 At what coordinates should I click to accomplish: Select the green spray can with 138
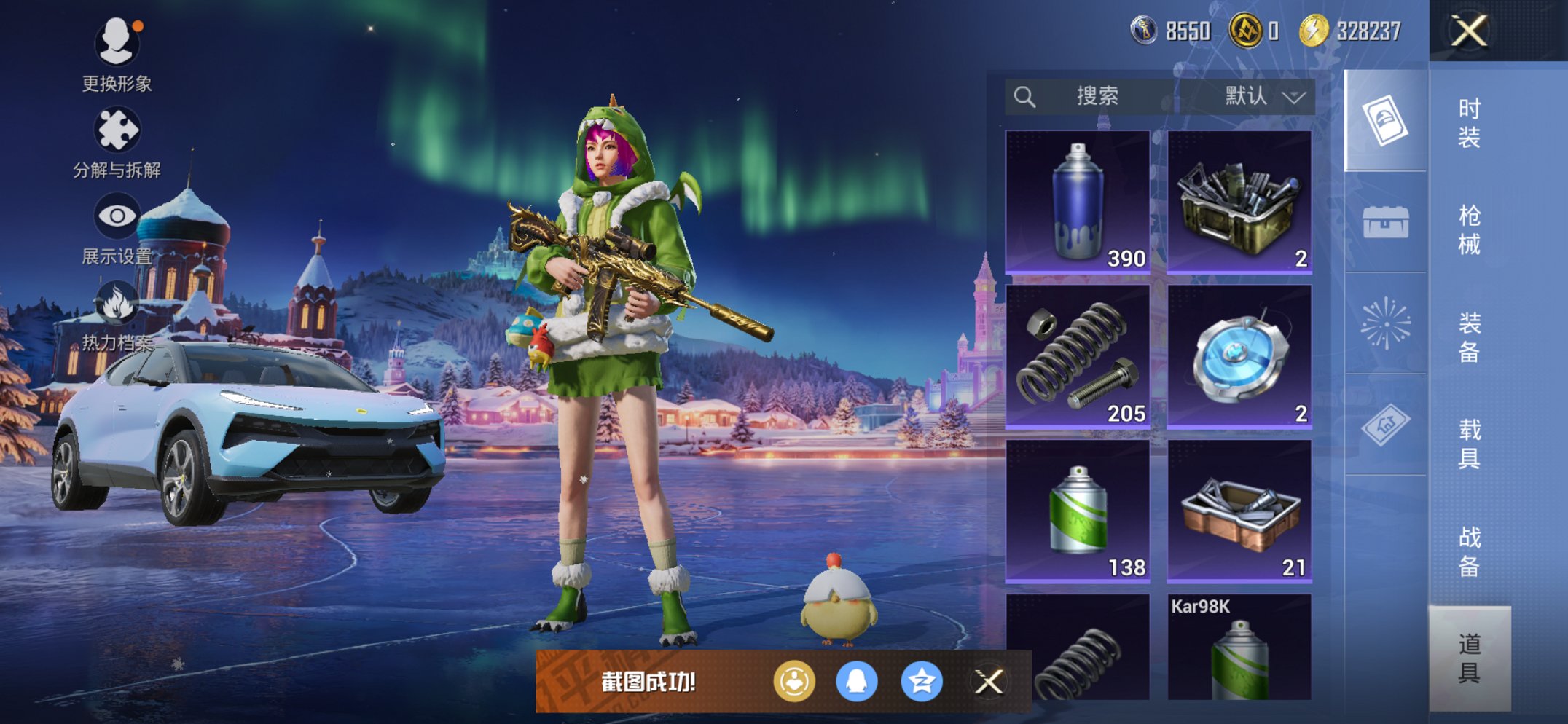1078,511
